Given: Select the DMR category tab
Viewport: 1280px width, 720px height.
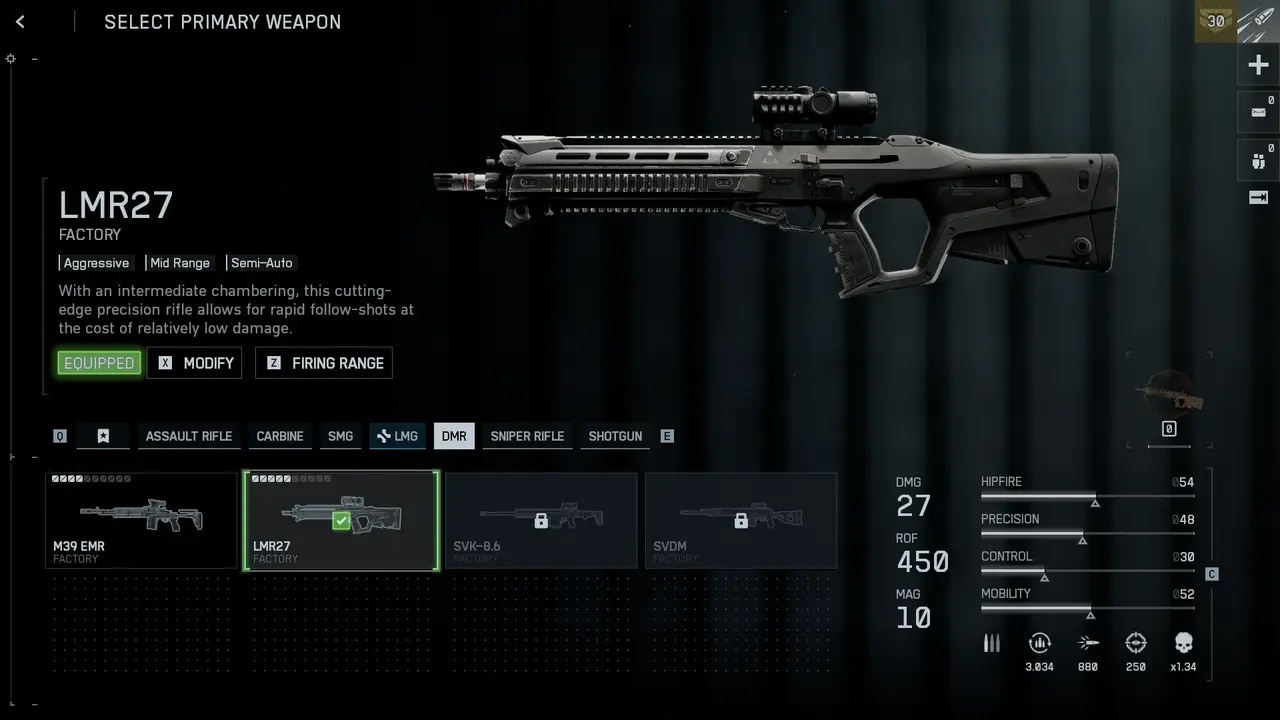Looking at the screenshot, I should tap(454, 436).
